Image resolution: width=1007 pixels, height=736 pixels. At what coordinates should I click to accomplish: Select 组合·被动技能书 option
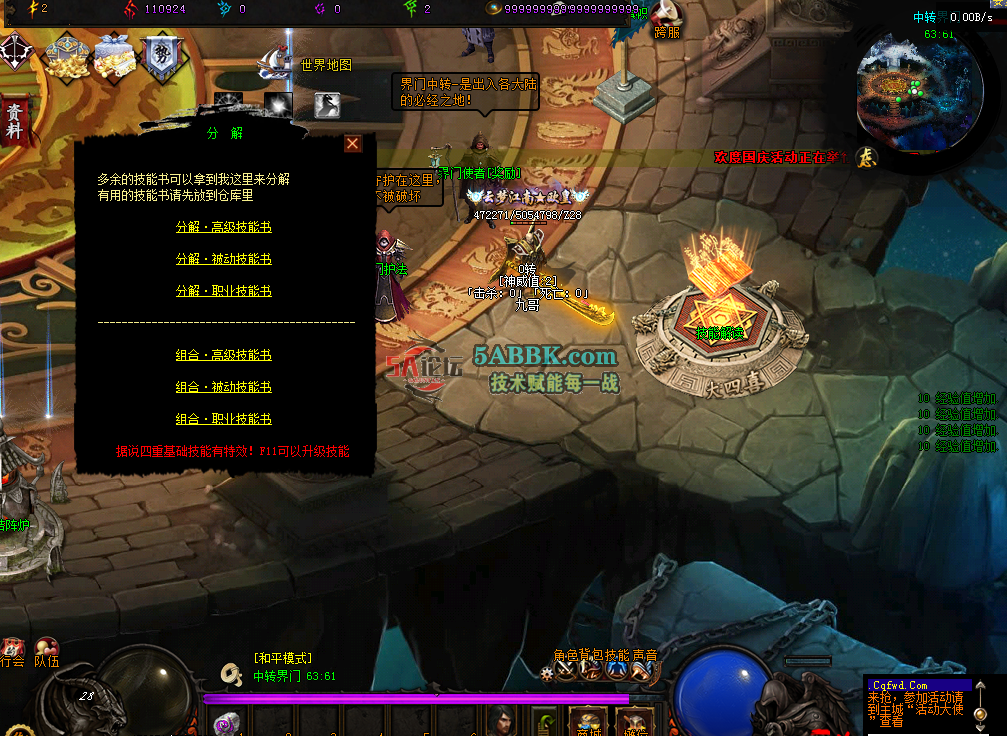(x=223, y=387)
